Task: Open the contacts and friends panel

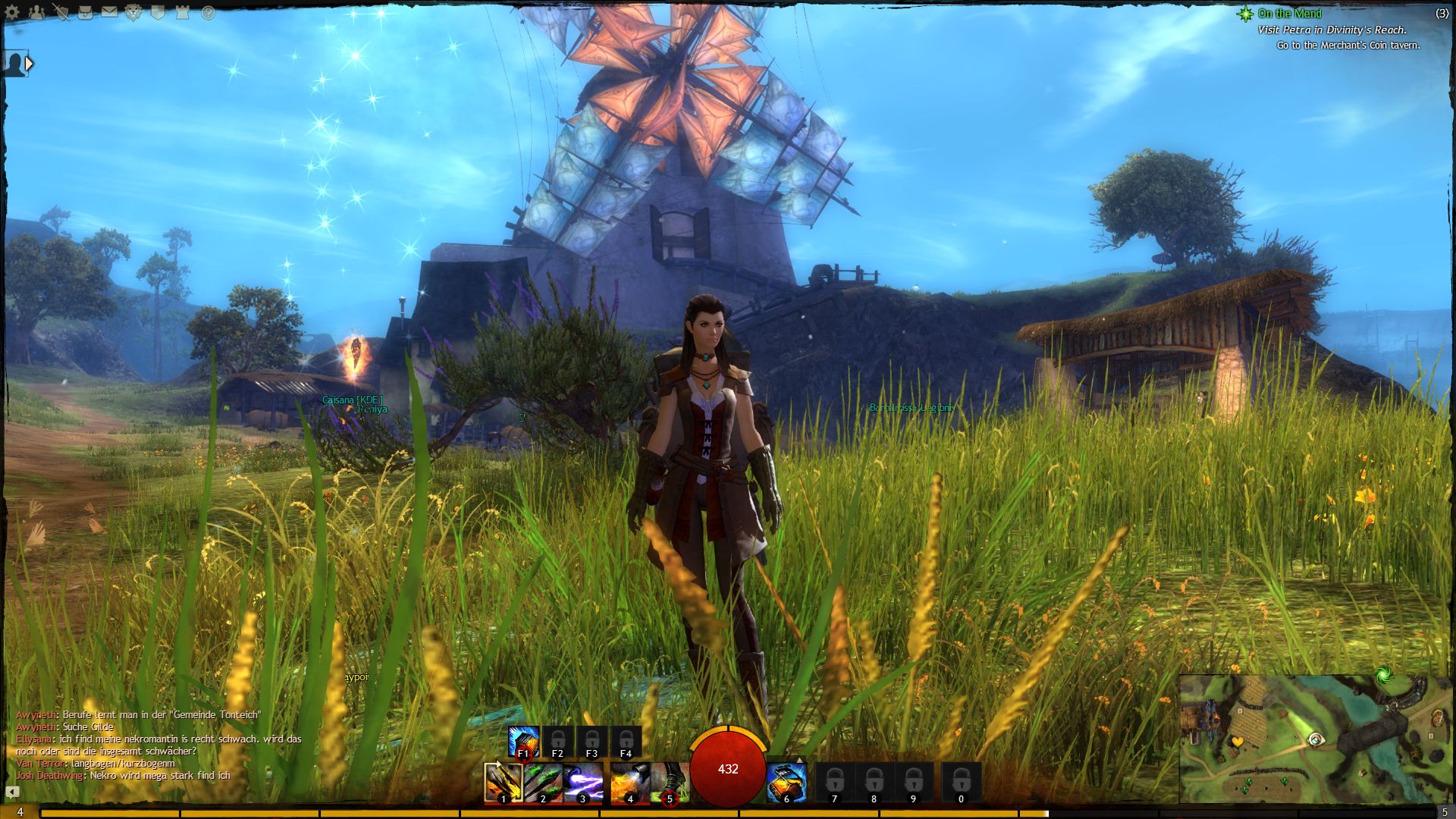Action: [36, 12]
